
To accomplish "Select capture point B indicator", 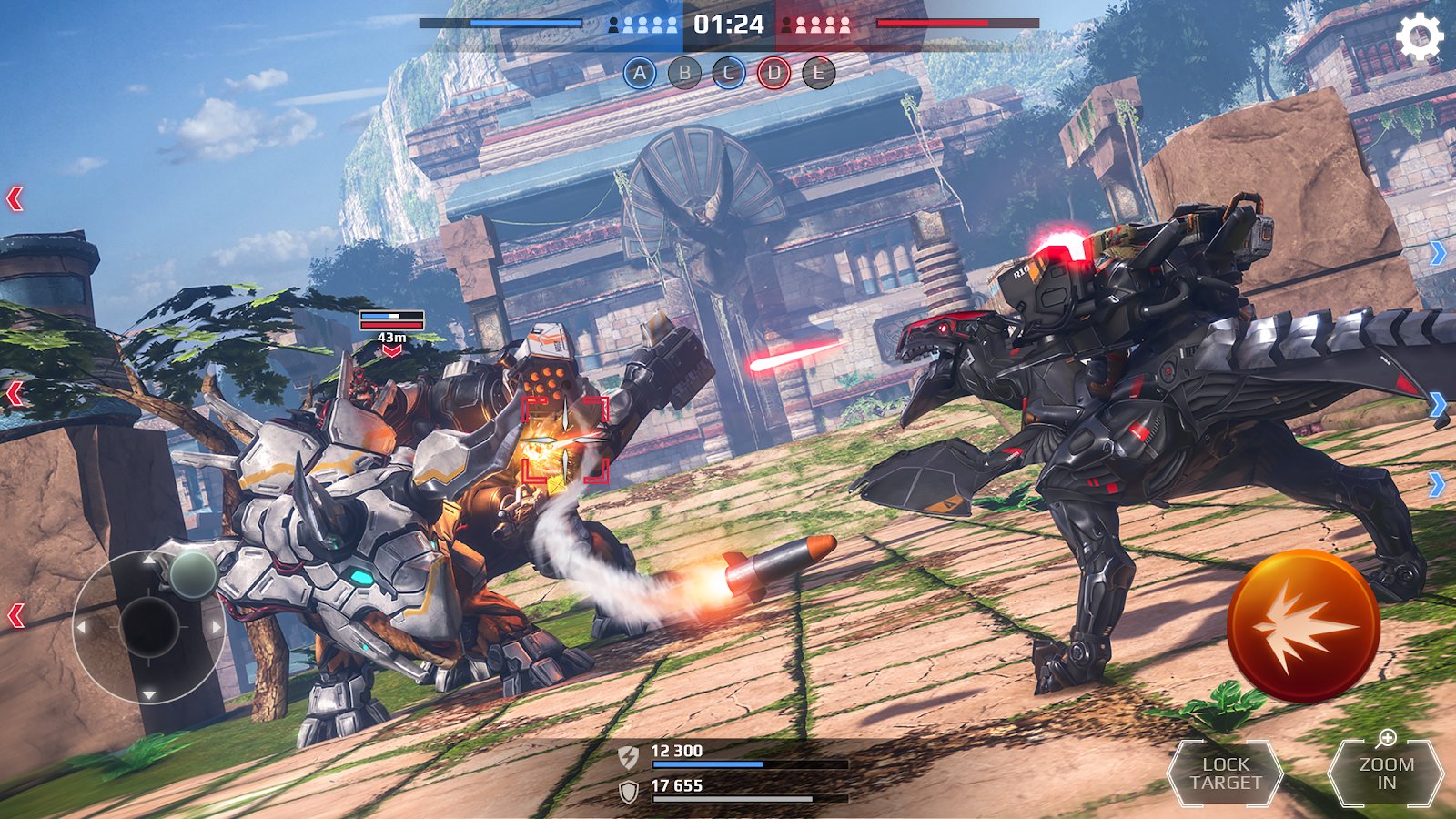I will coord(684,73).
